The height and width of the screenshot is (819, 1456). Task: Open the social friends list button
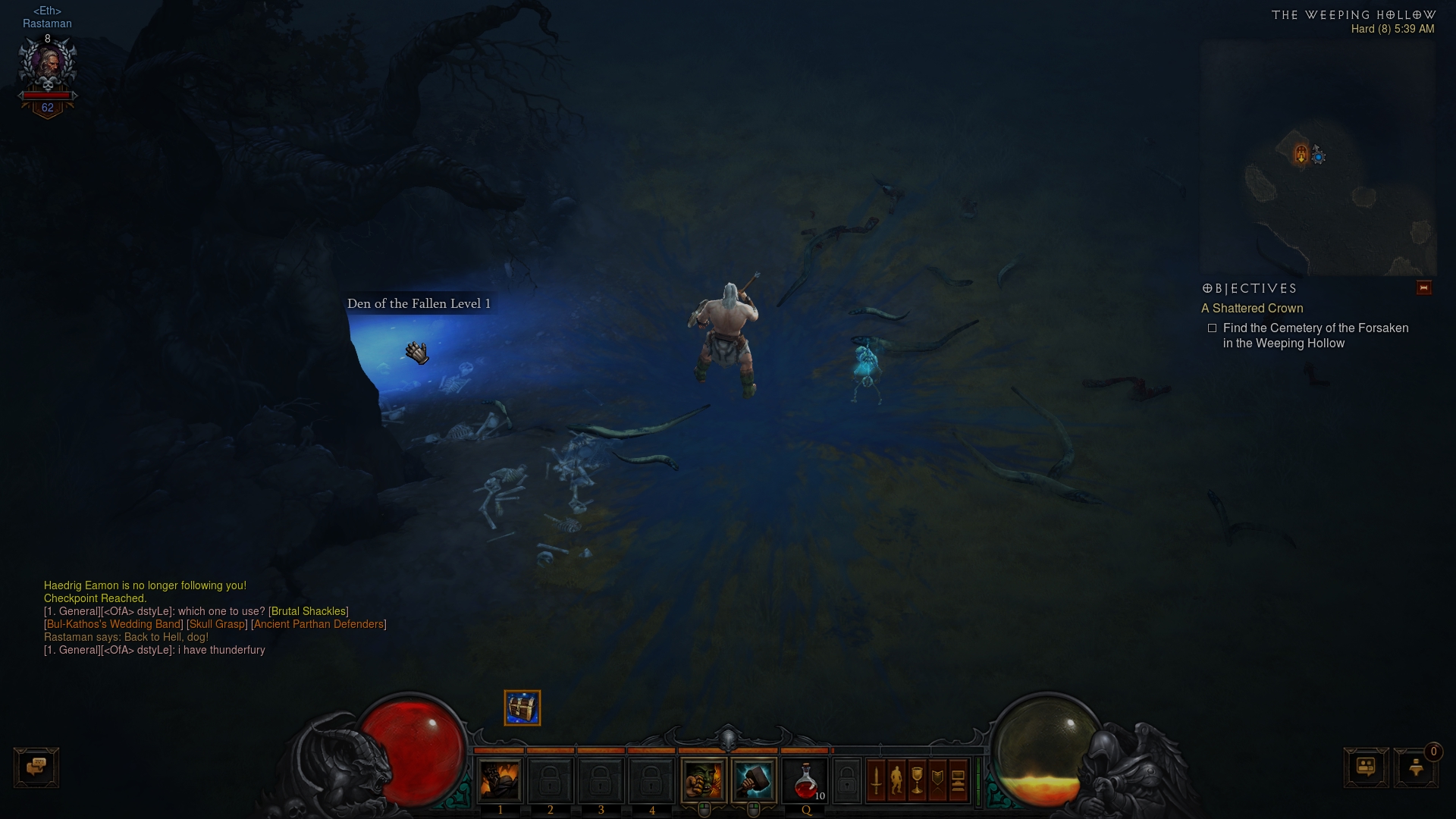[1366, 767]
